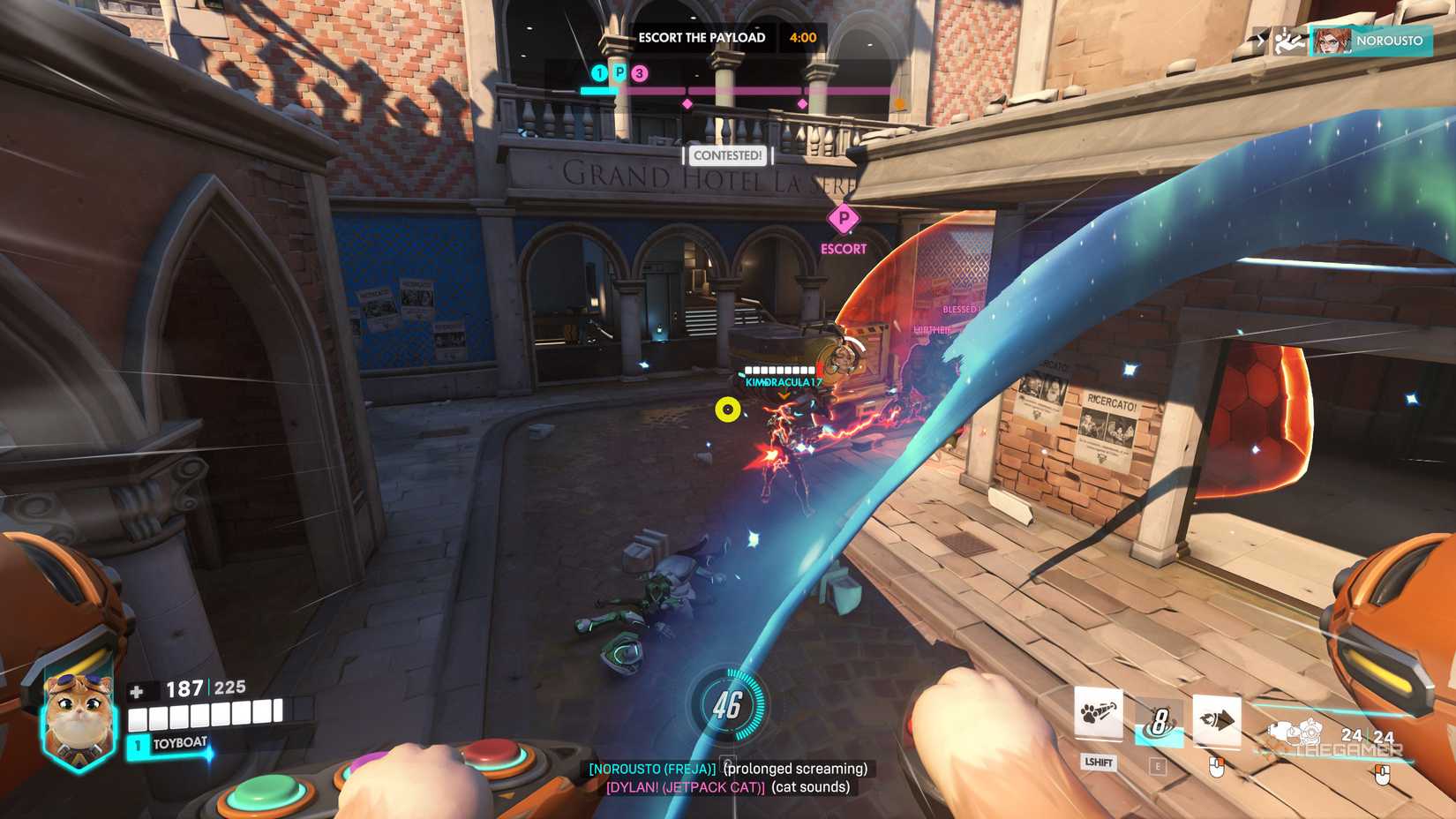Click checkpoint marker 1 on the objective bar
This screenshot has height=819, width=1456.
click(598, 73)
